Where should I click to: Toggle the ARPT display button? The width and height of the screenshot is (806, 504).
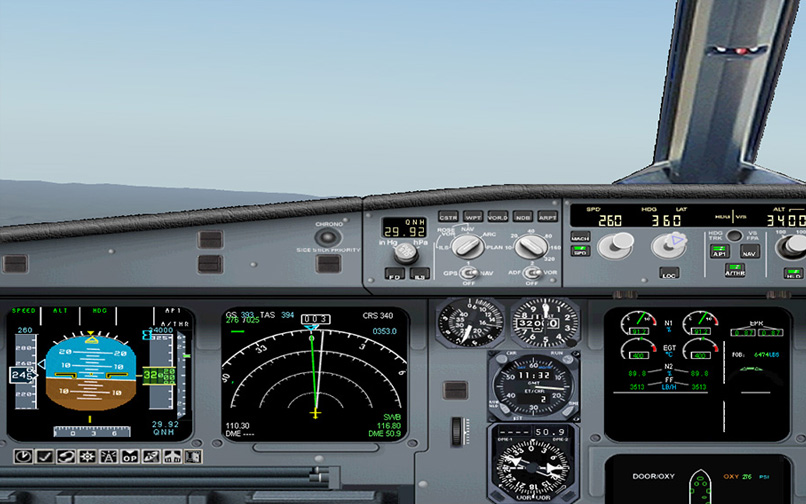coord(548,216)
